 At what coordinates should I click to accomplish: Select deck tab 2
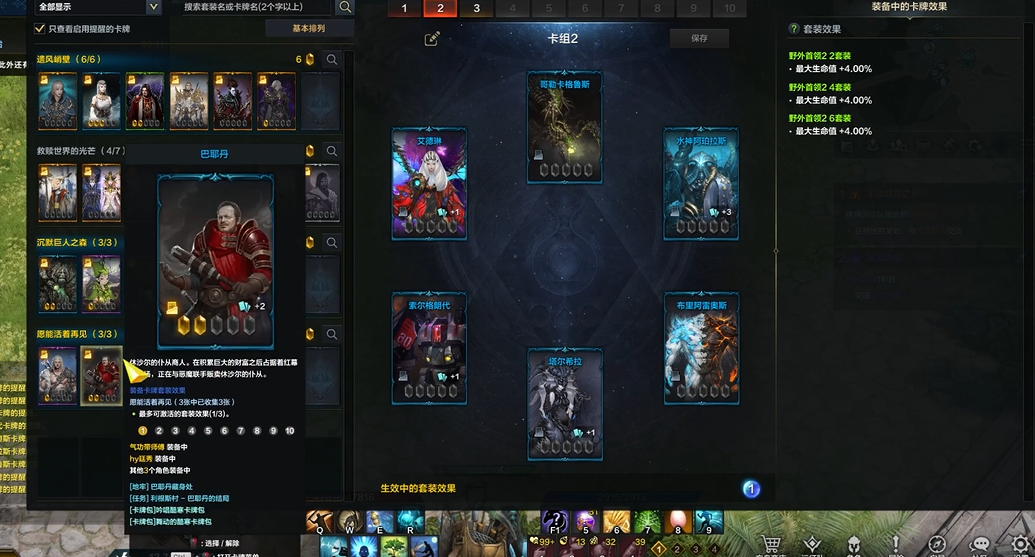pos(440,8)
